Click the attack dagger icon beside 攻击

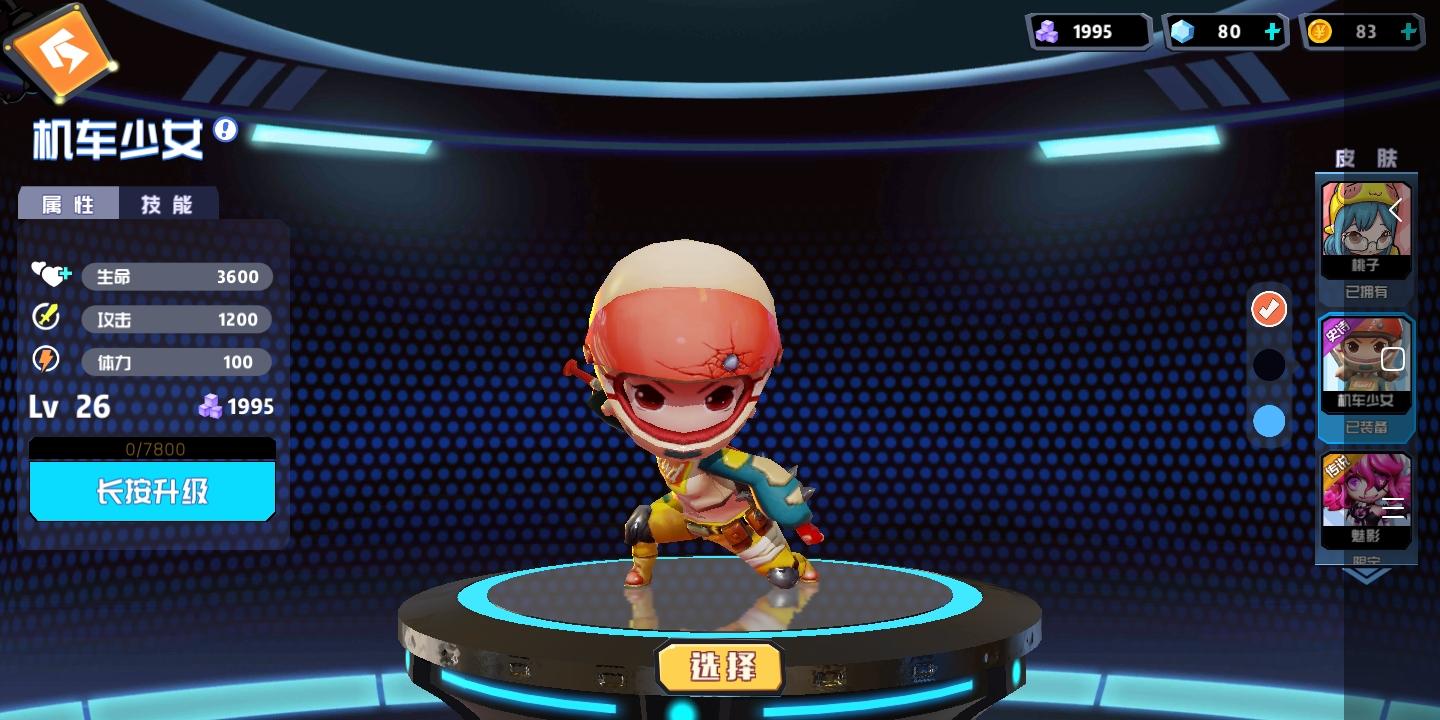[44, 317]
